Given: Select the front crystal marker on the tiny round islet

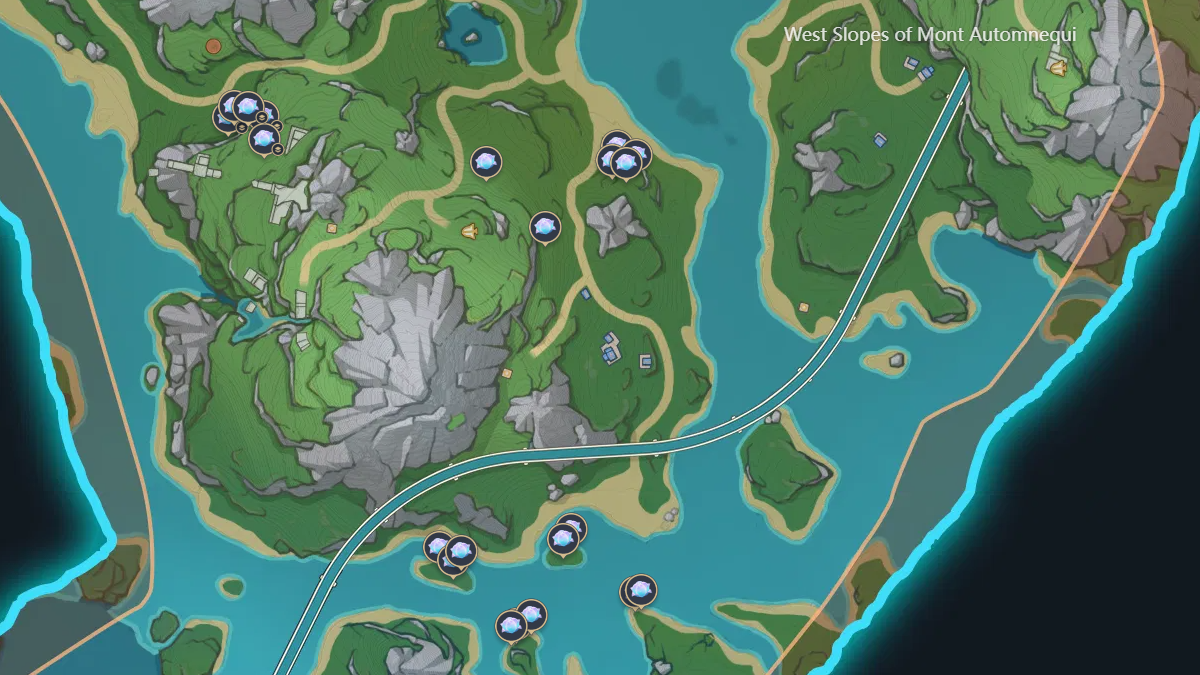Looking at the screenshot, I should pyautogui.click(x=563, y=540).
